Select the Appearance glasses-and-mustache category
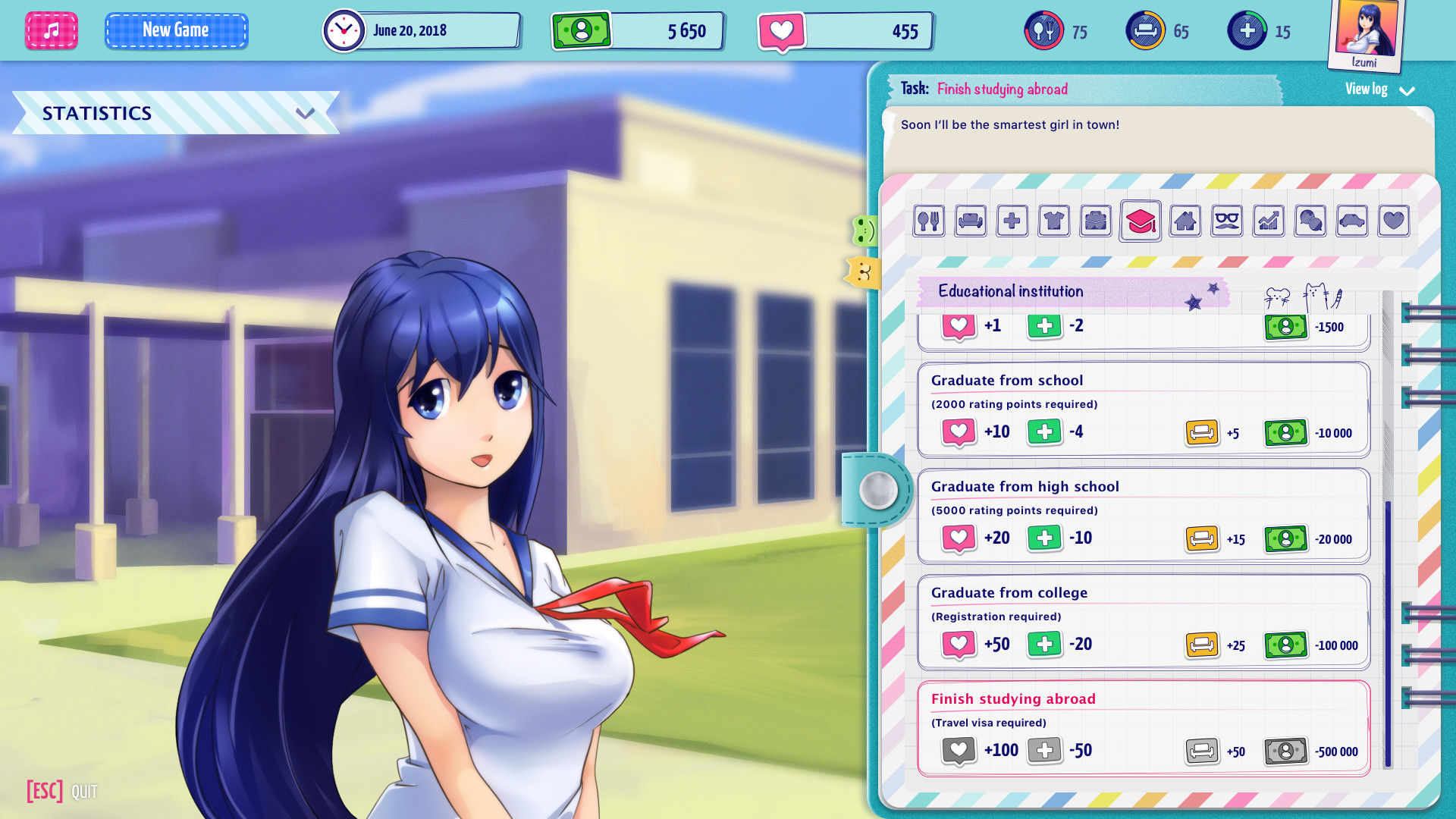1456x819 pixels. tap(1226, 221)
